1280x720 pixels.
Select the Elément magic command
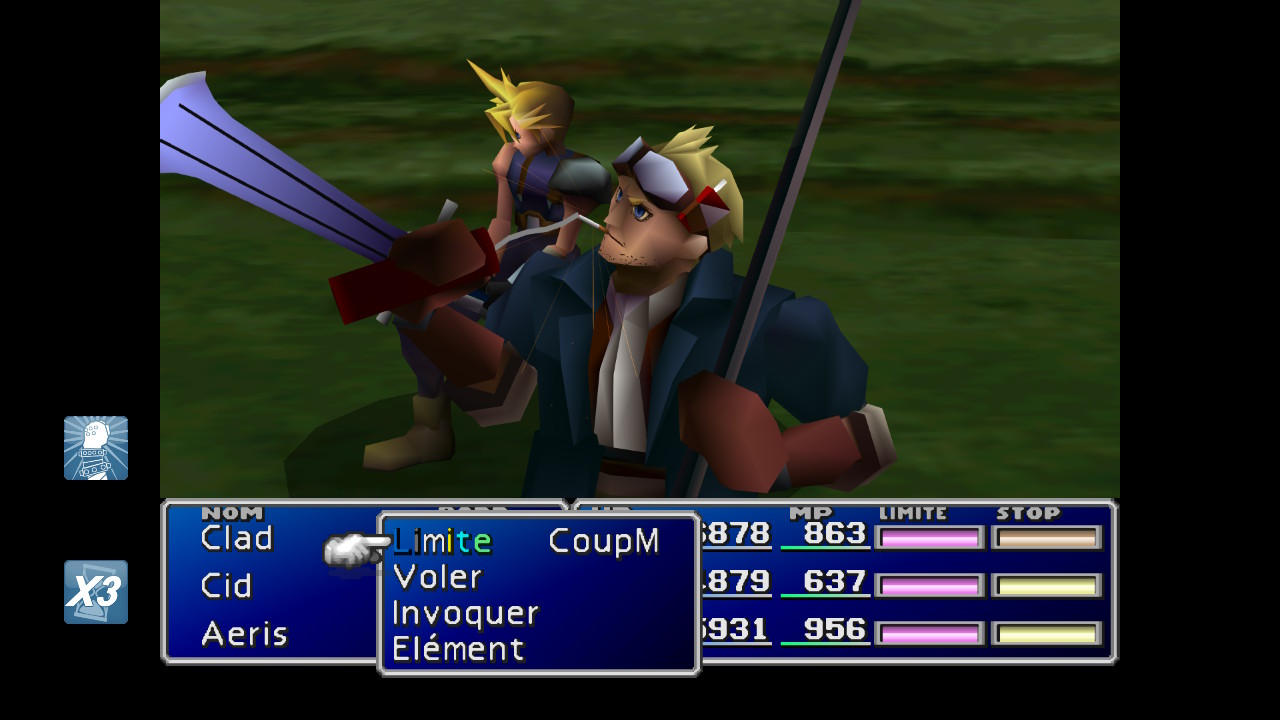coord(458,649)
